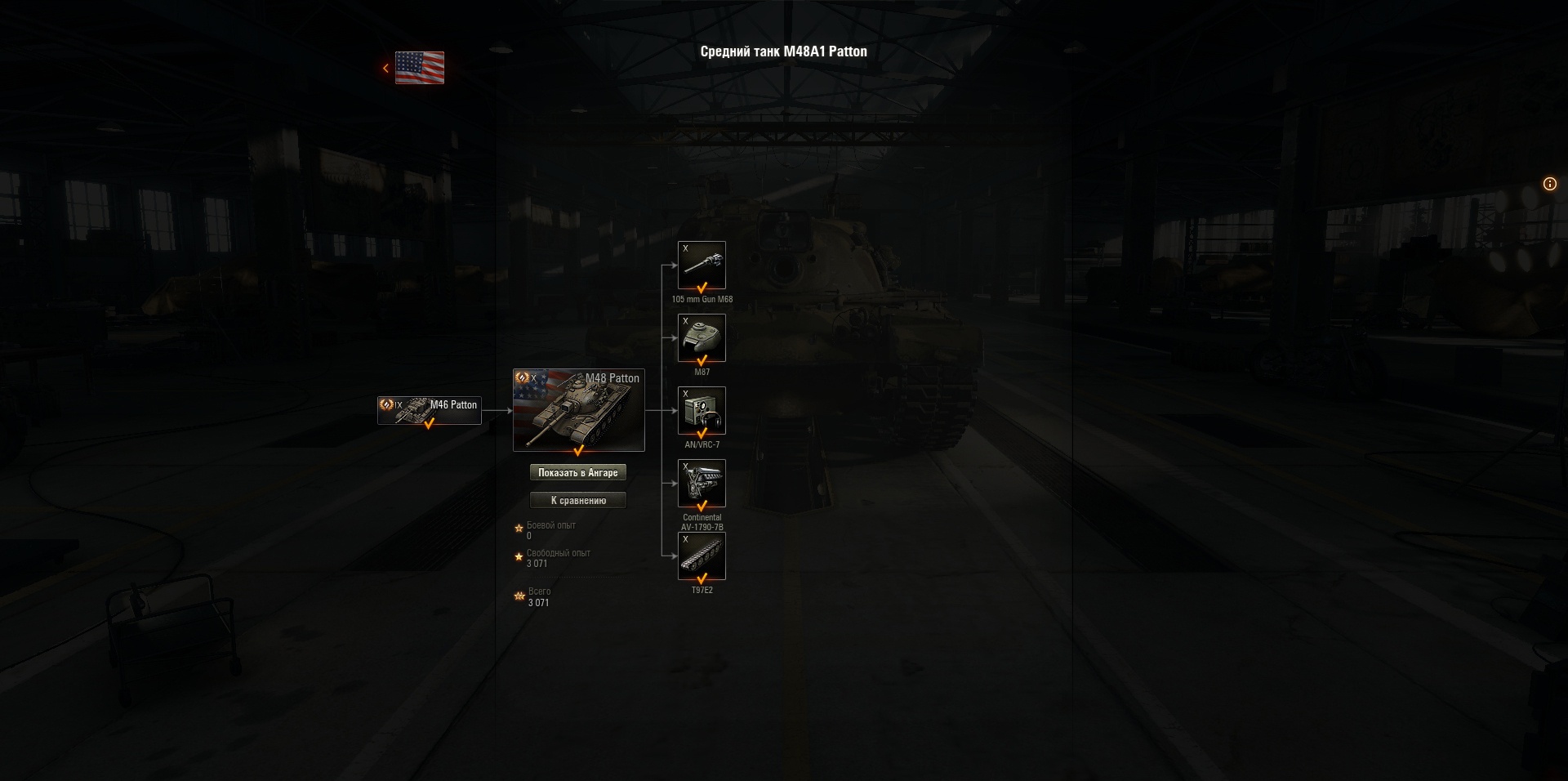Click the К сравнению button
Viewport: 1568px width, 781px height.
click(x=578, y=499)
